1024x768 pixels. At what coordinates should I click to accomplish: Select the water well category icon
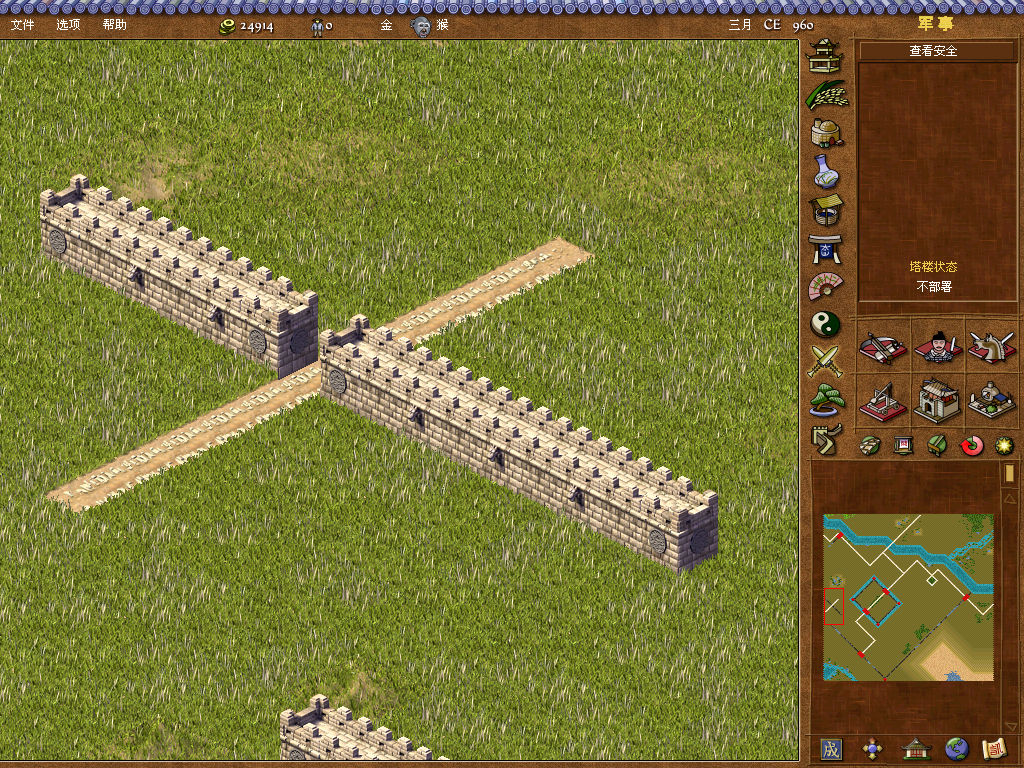point(826,209)
